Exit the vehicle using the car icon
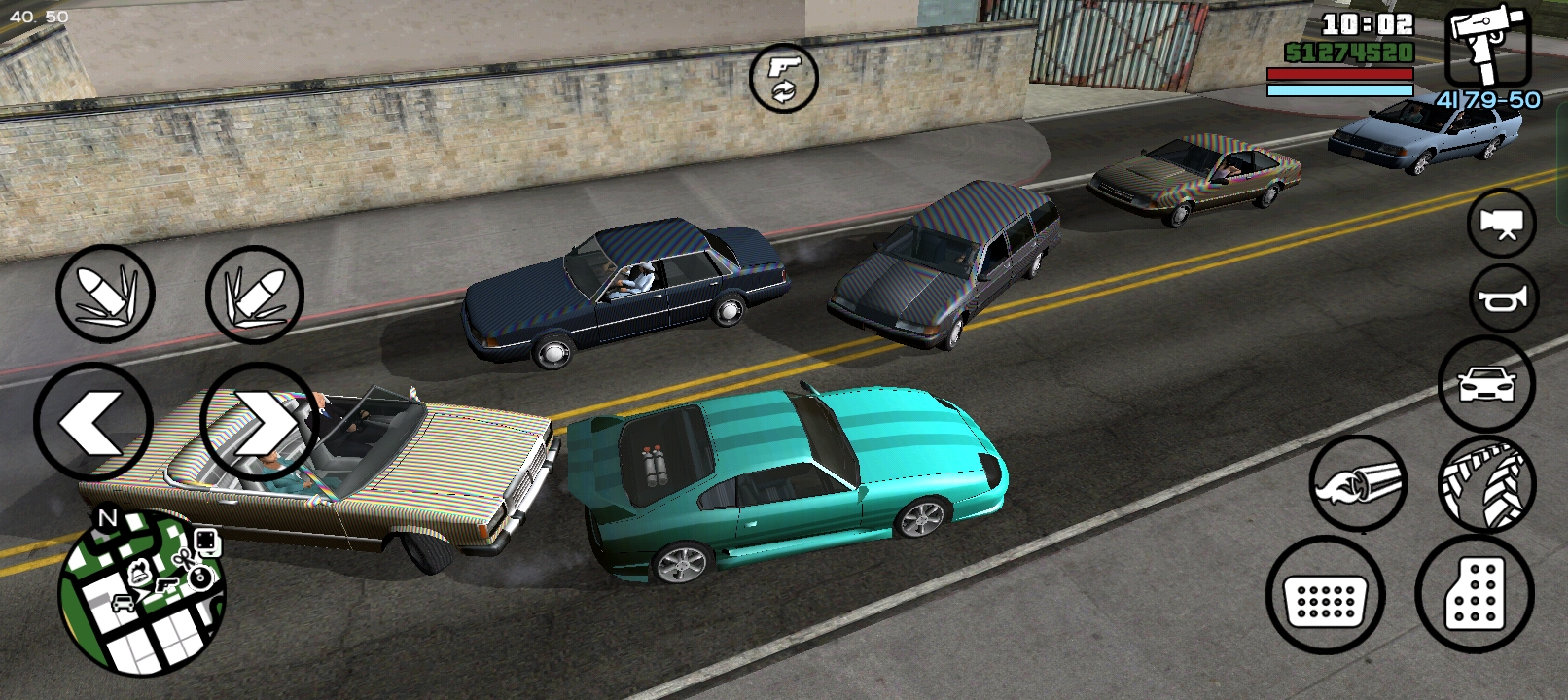Image resolution: width=1568 pixels, height=700 pixels. 1485,385
